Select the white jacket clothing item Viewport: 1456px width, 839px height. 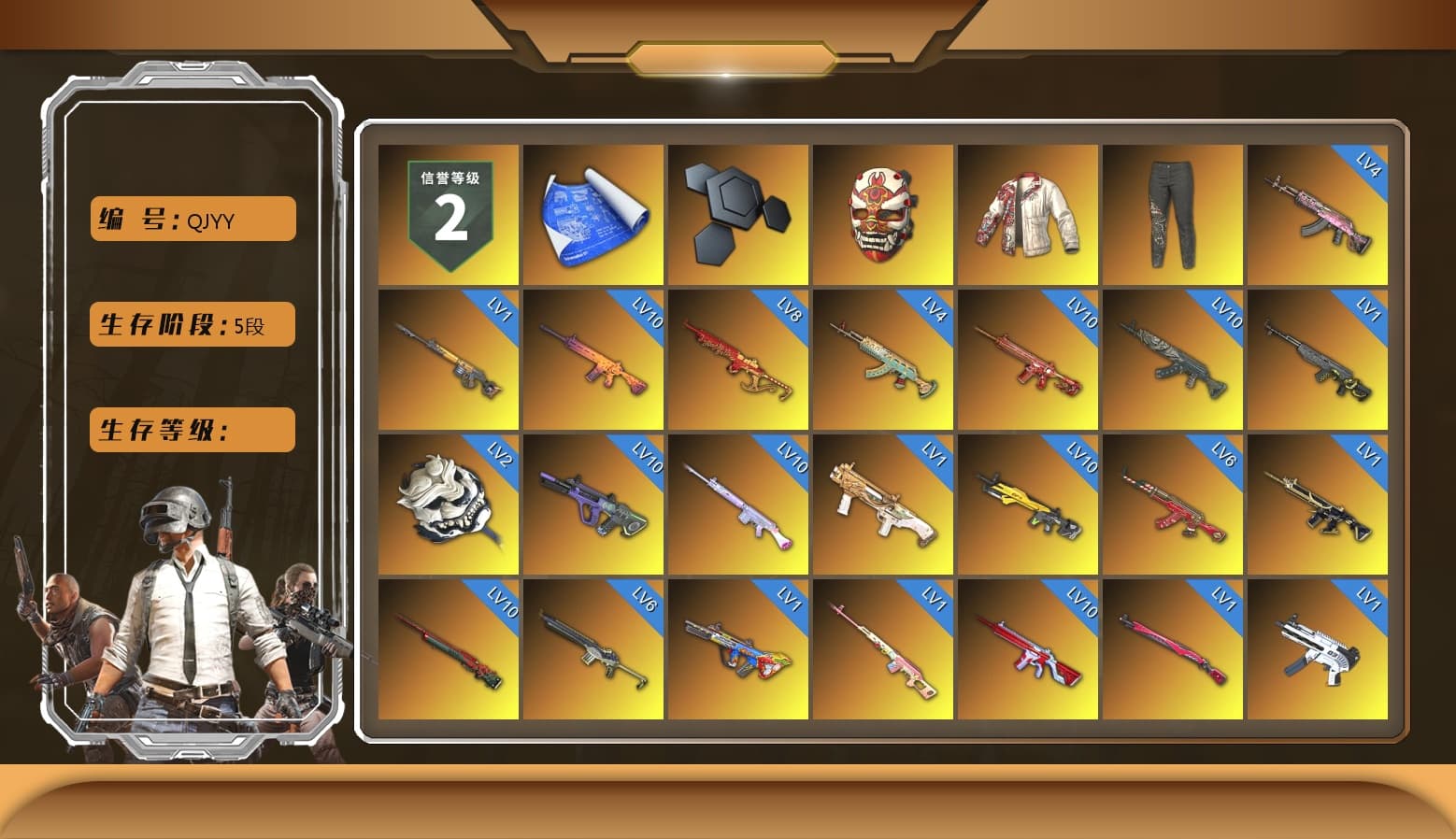tap(1028, 213)
